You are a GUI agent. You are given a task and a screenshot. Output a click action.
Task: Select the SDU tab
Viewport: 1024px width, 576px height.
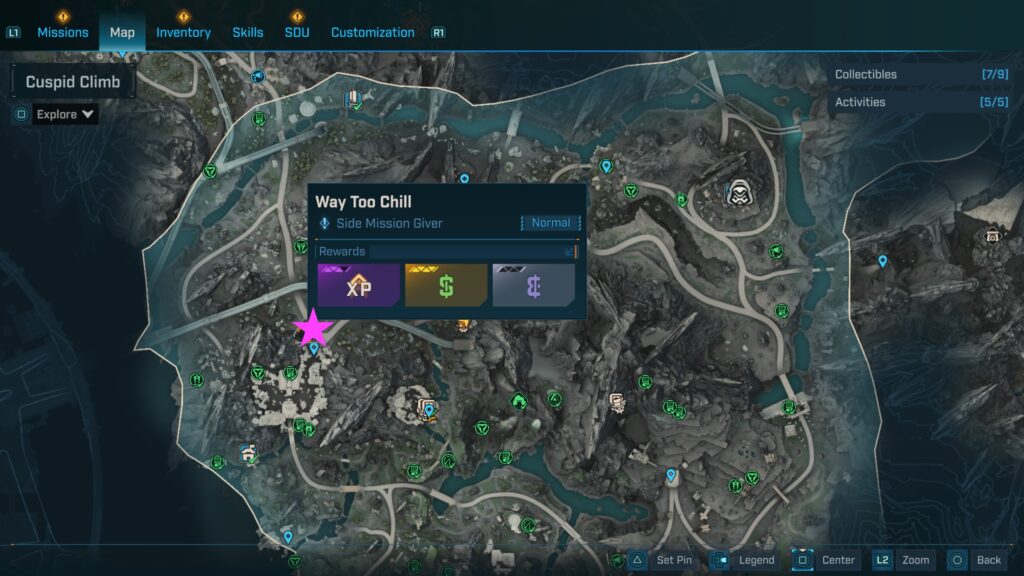(297, 32)
